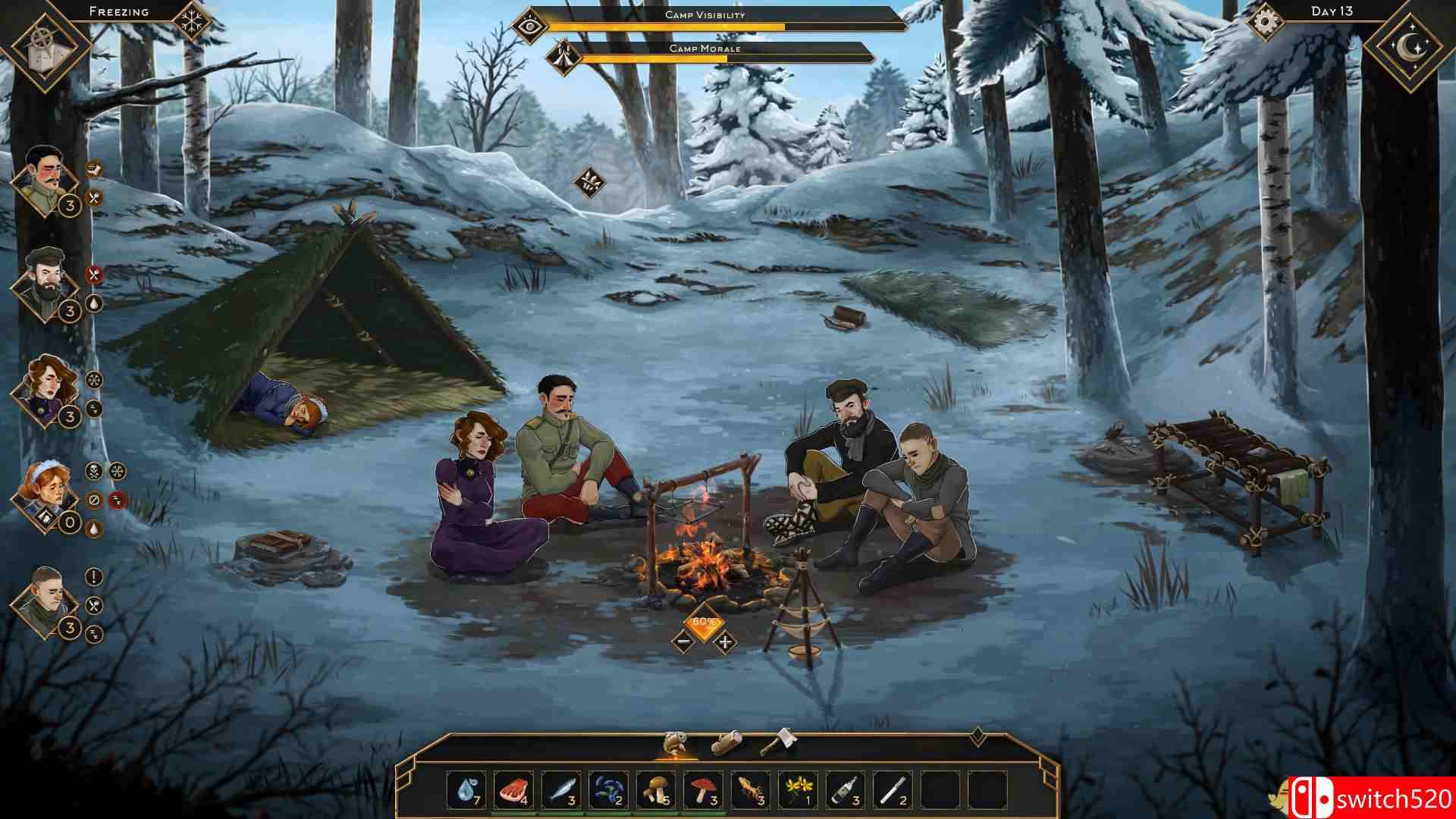Click the plant marker icon above the snow
The width and height of the screenshot is (1456, 819).
tap(587, 182)
